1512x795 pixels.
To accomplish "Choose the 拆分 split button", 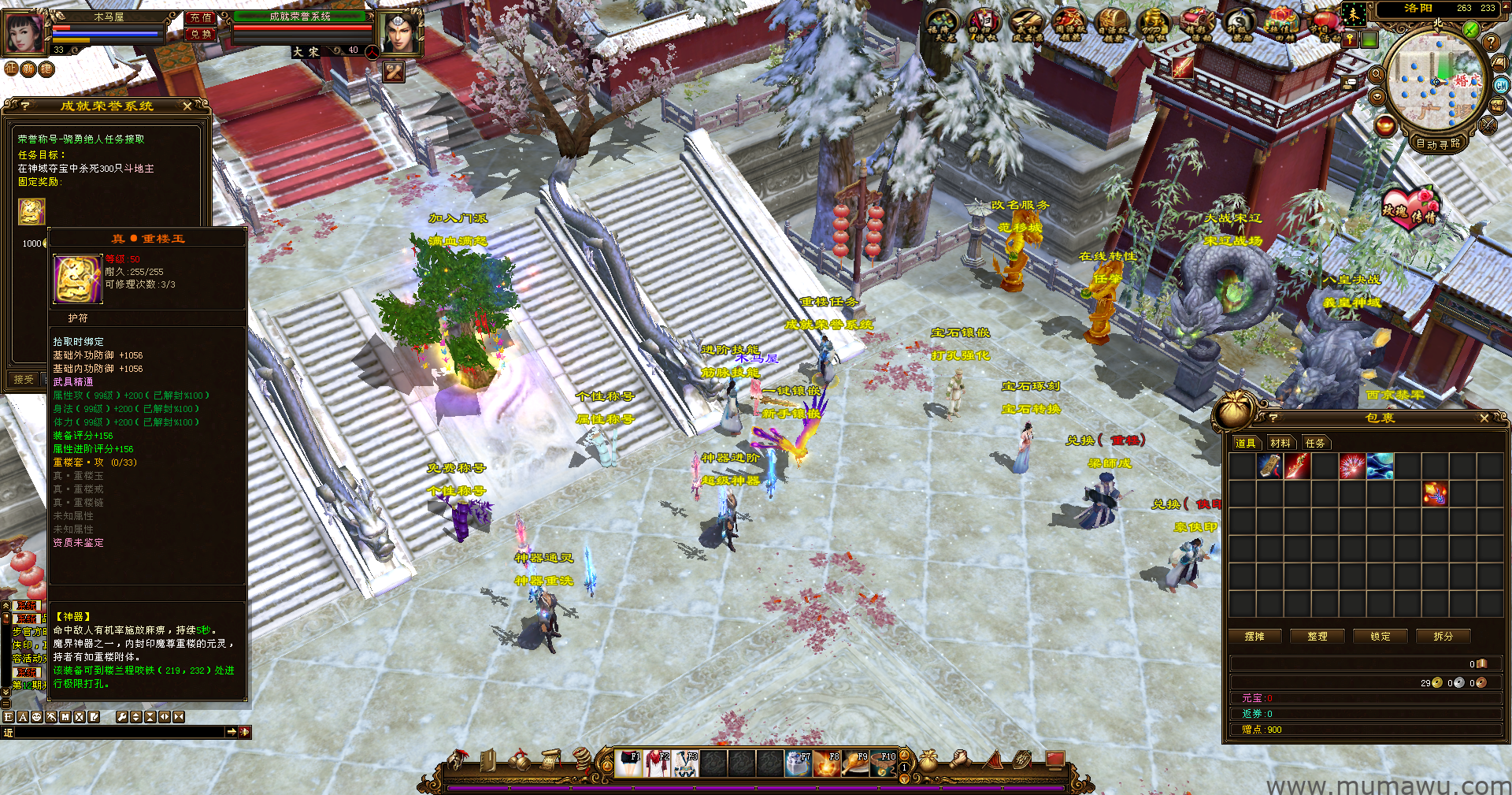I will [1443, 637].
